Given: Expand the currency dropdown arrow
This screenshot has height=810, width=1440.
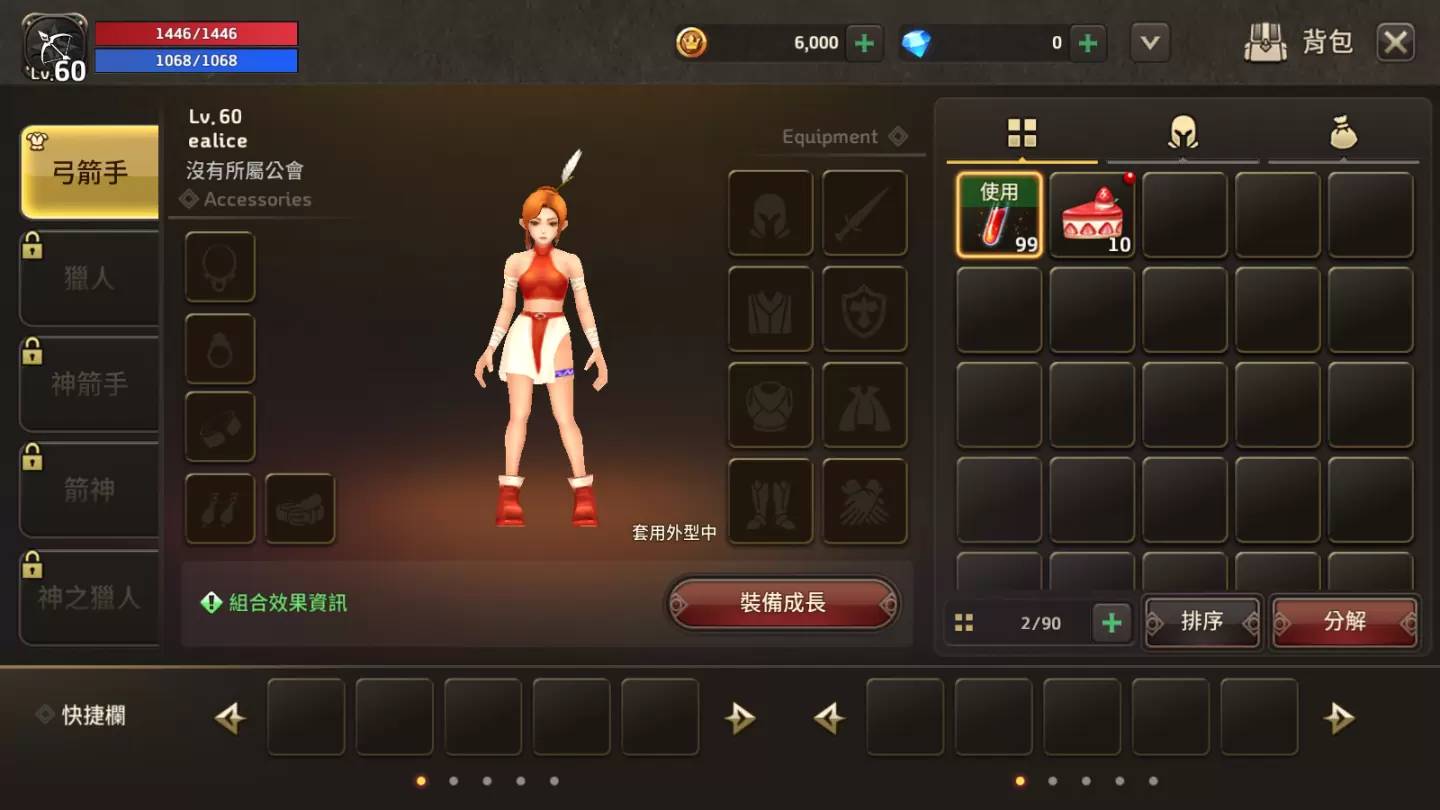Looking at the screenshot, I should point(1150,43).
